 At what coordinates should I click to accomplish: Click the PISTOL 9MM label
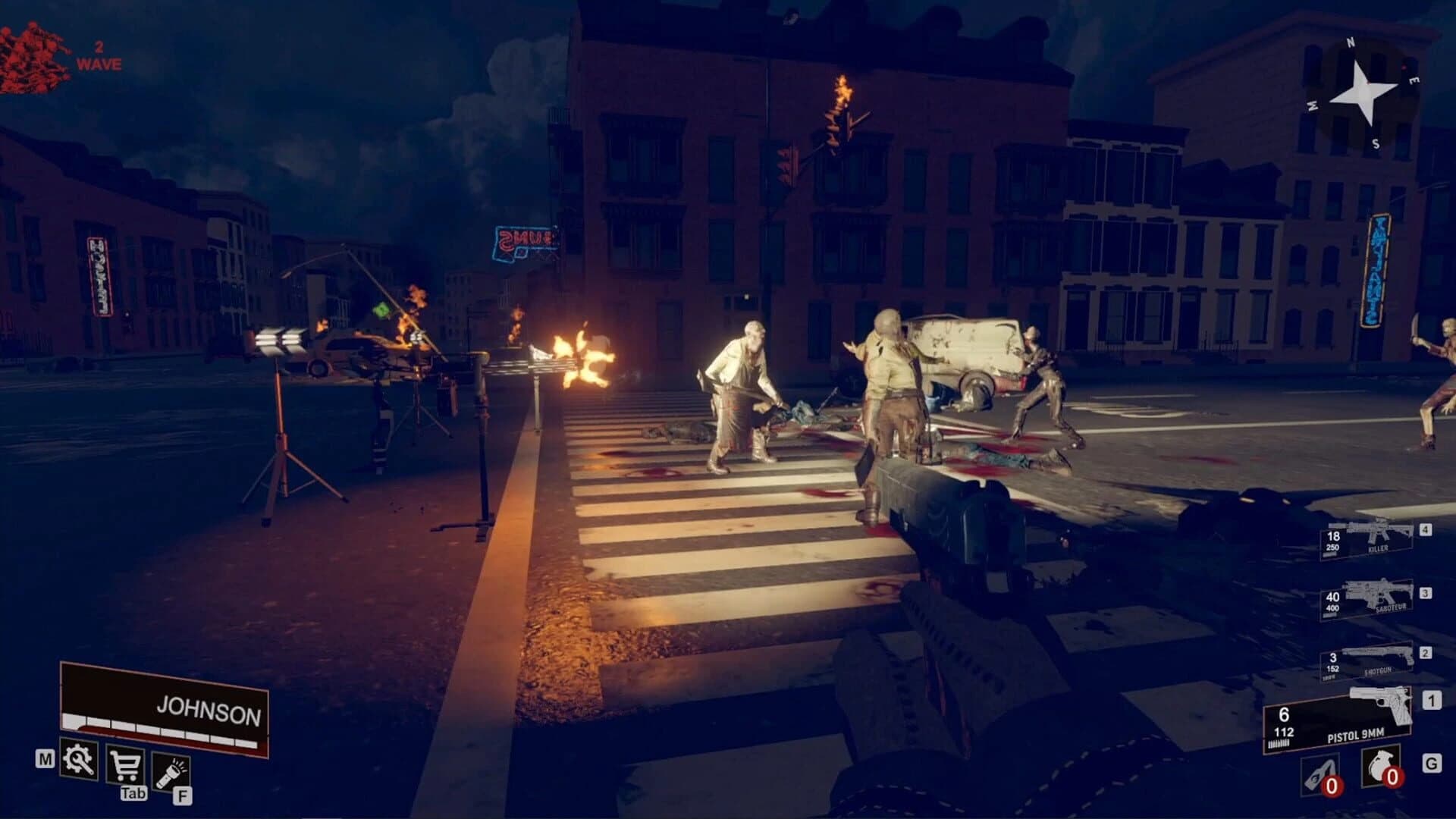click(x=1355, y=733)
